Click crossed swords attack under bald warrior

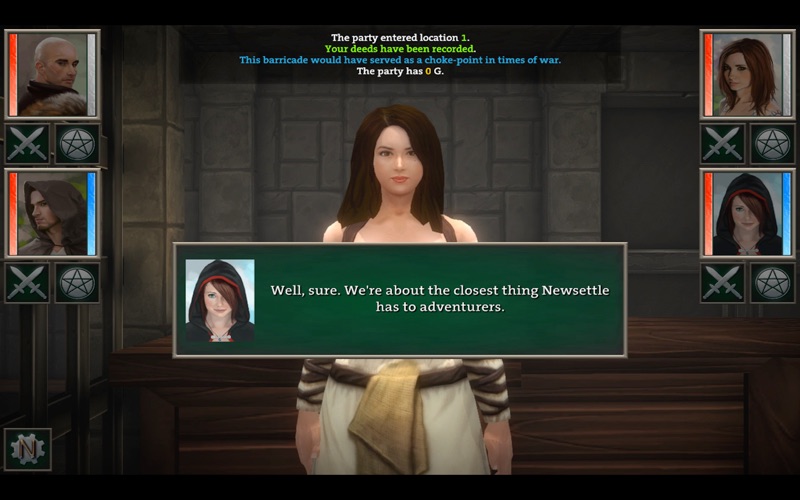(x=27, y=144)
